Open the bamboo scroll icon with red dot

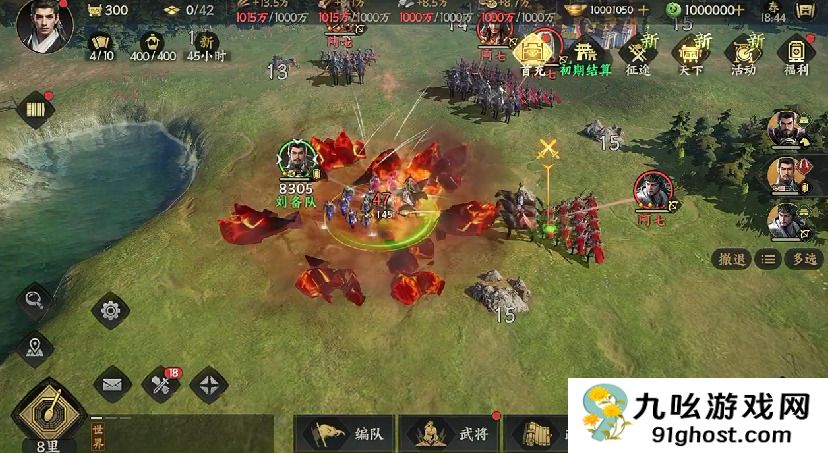tap(35, 109)
